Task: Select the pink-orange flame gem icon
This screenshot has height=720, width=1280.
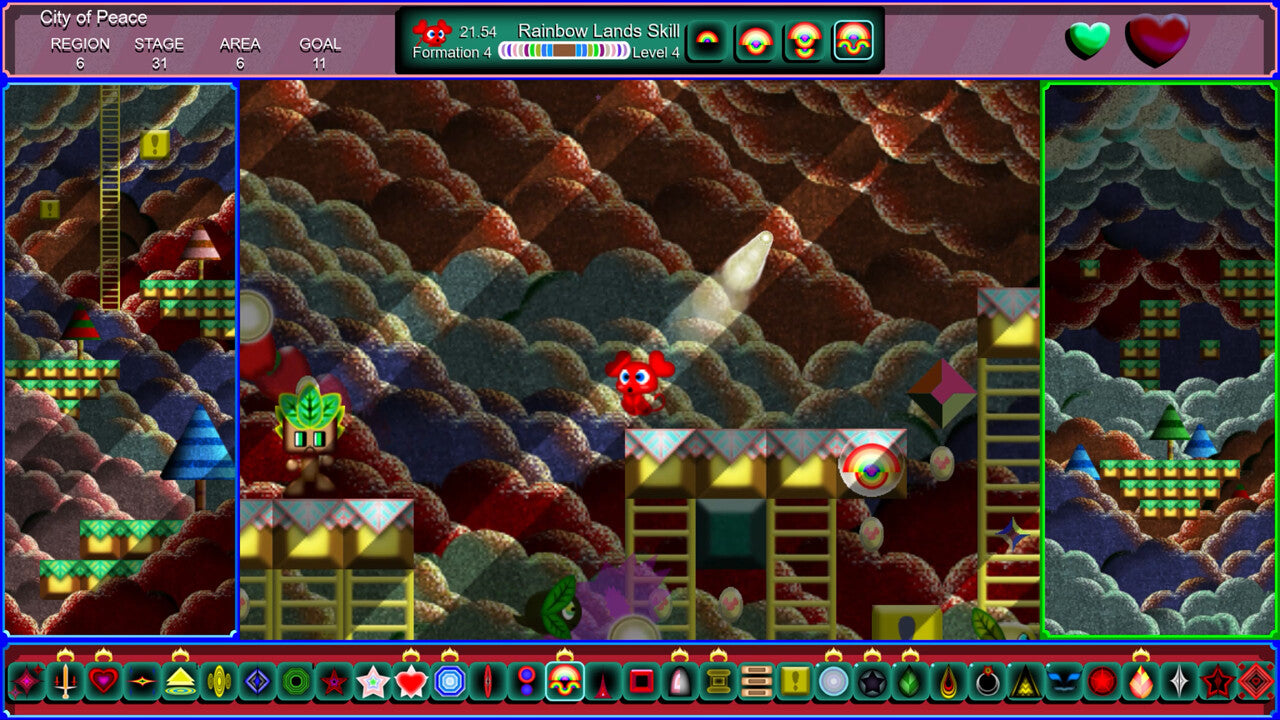Action: coord(1141,682)
